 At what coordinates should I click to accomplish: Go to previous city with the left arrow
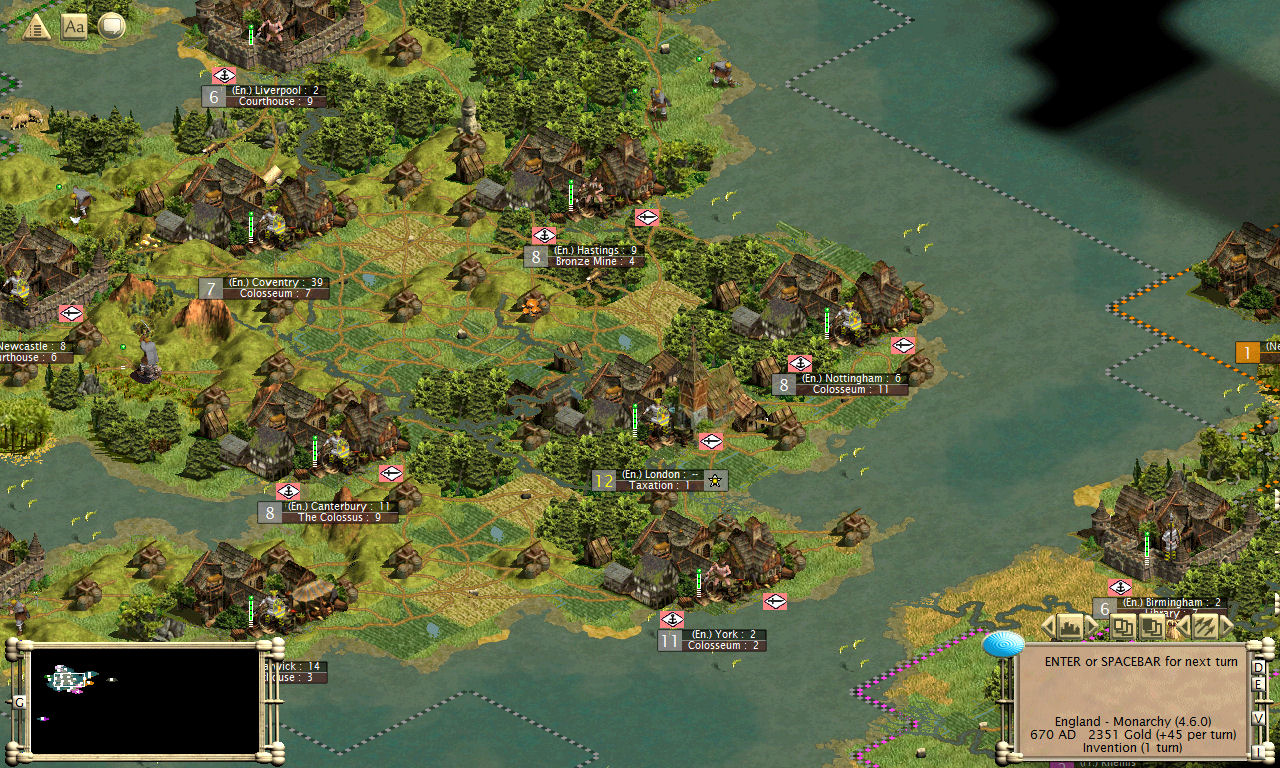(1049, 627)
